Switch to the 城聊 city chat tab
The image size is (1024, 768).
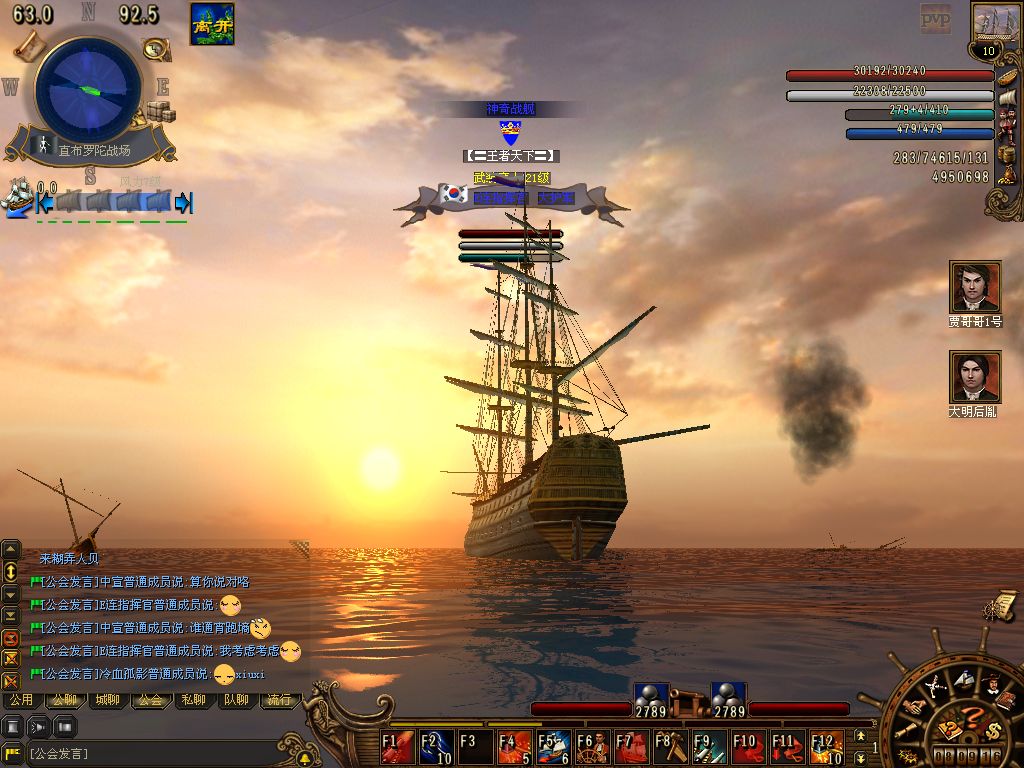[x=107, y=700]
